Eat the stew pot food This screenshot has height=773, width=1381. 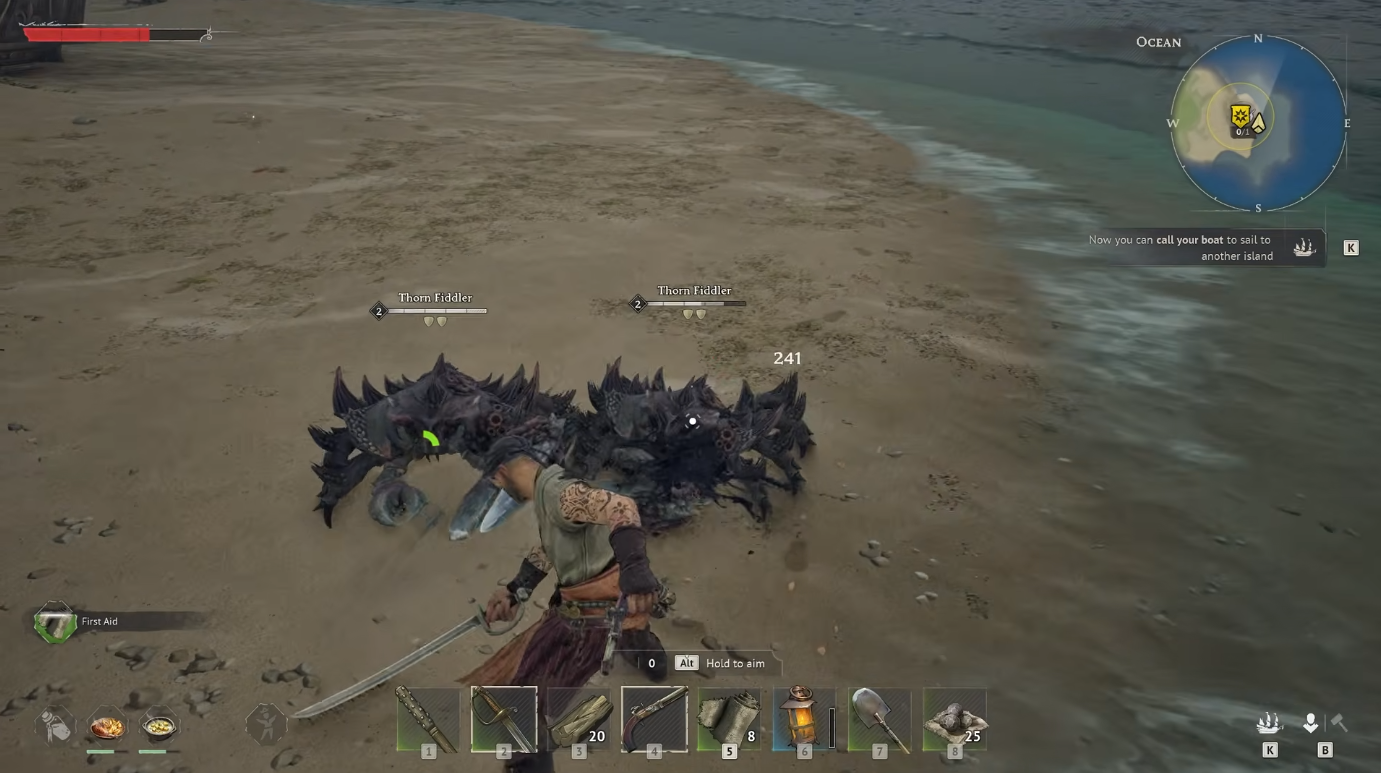point(158,725)
